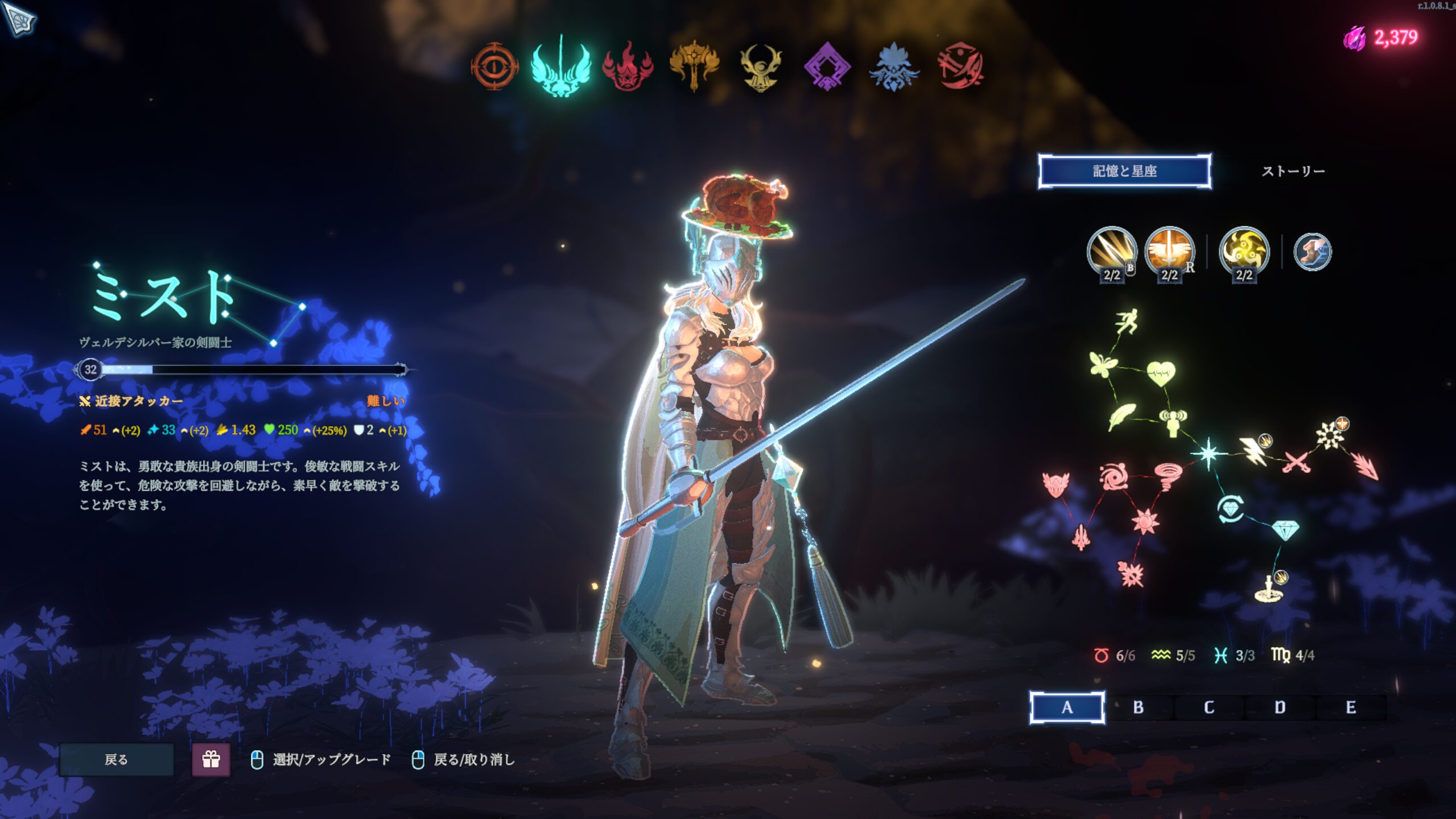Switch to loadout slot B
The image size is (1456, 819).
pyautogui.click(x=1138, y=707)
